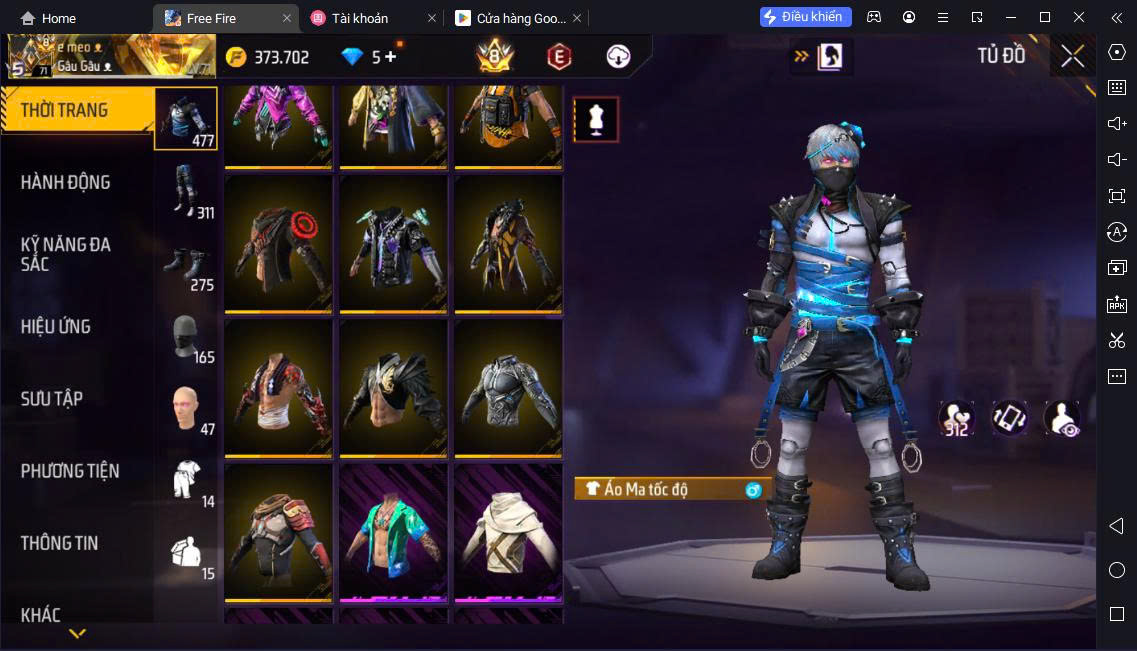Open the Phương Tiện category
This screenshot has height=651, width=1137.
70,471
